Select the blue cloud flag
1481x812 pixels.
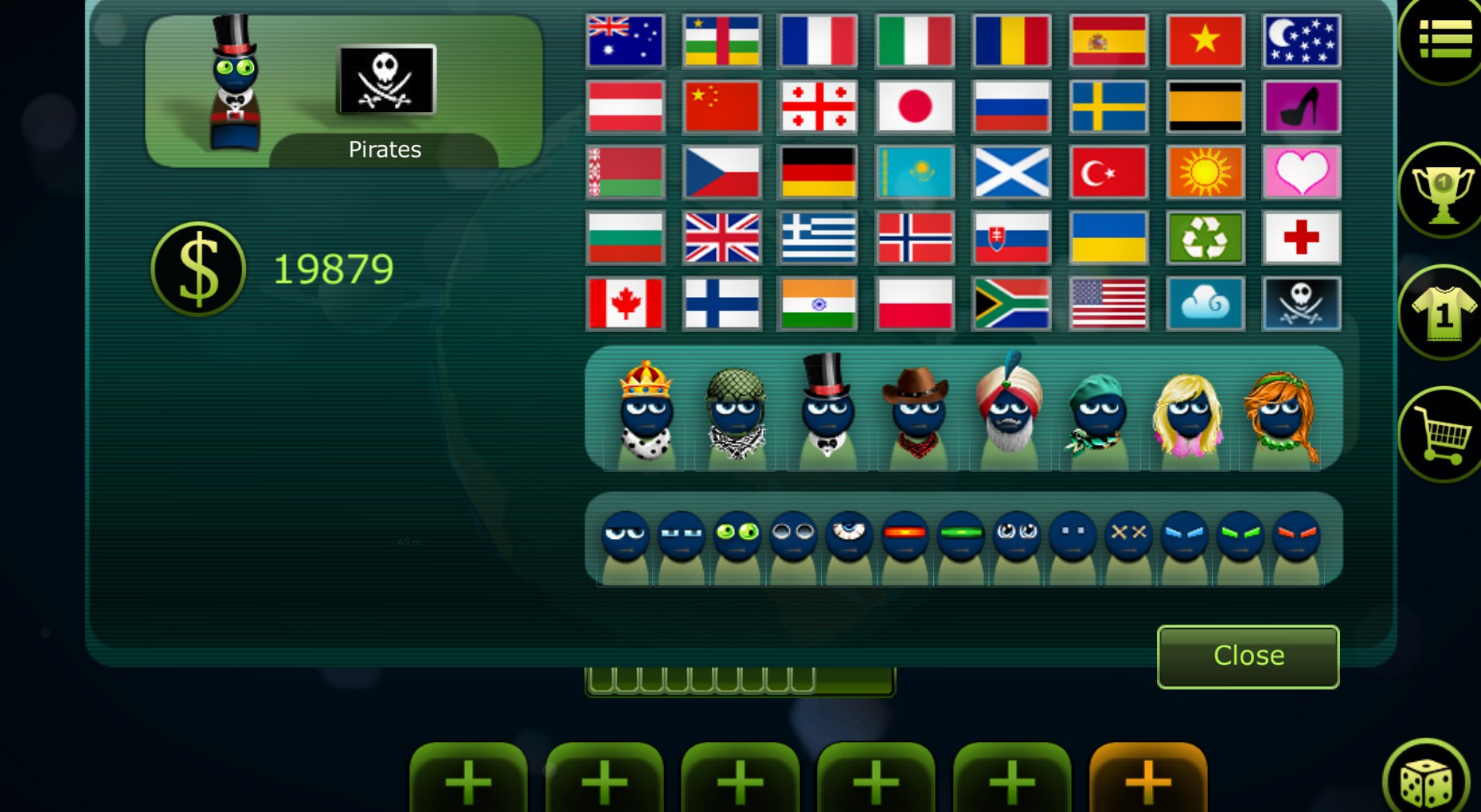1205,303
